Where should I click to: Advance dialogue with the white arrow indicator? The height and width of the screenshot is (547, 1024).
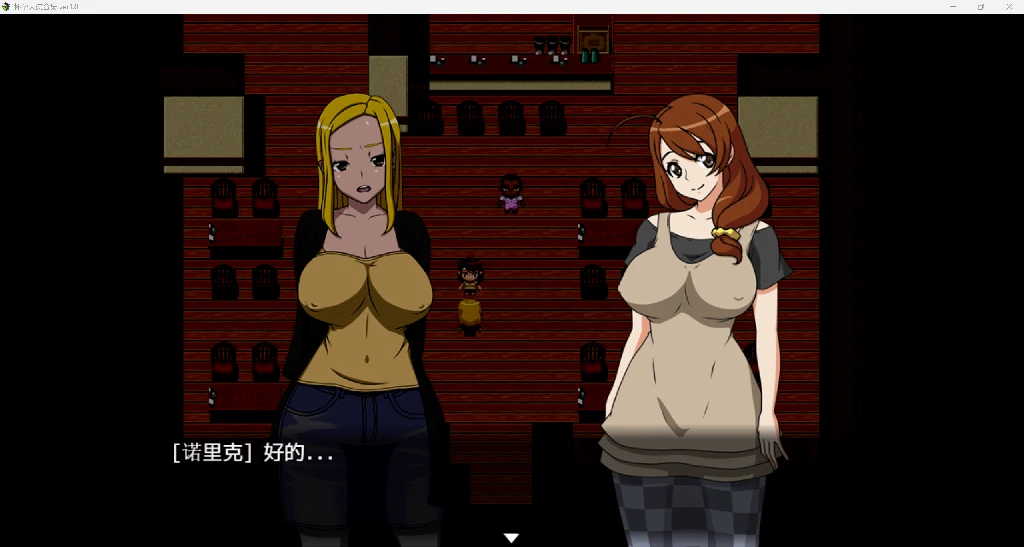[511, 538]
